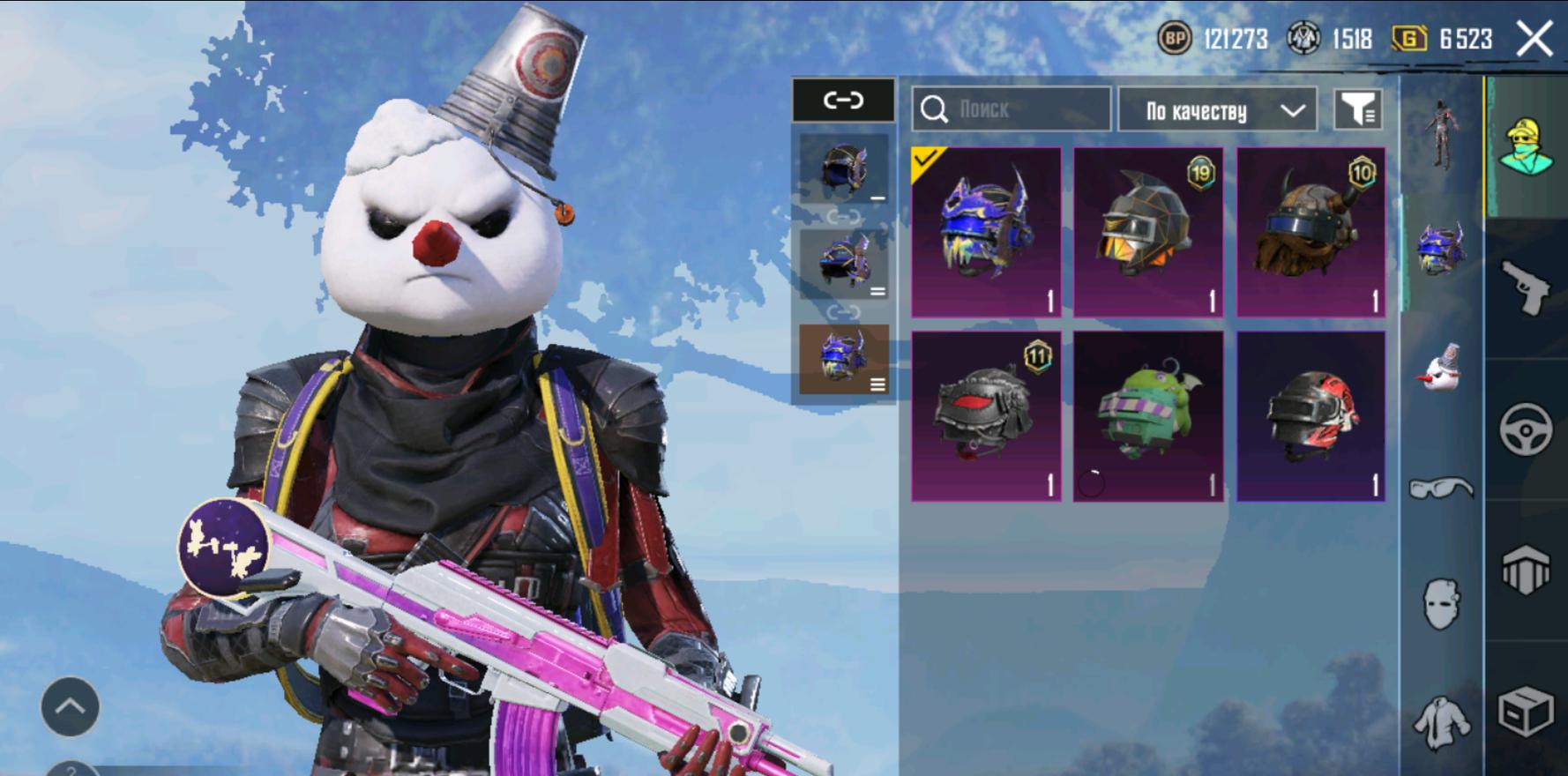Click the search field labeled Поиск
The height and width of the screenshot is (776, 1568).
coord(1011,109)
